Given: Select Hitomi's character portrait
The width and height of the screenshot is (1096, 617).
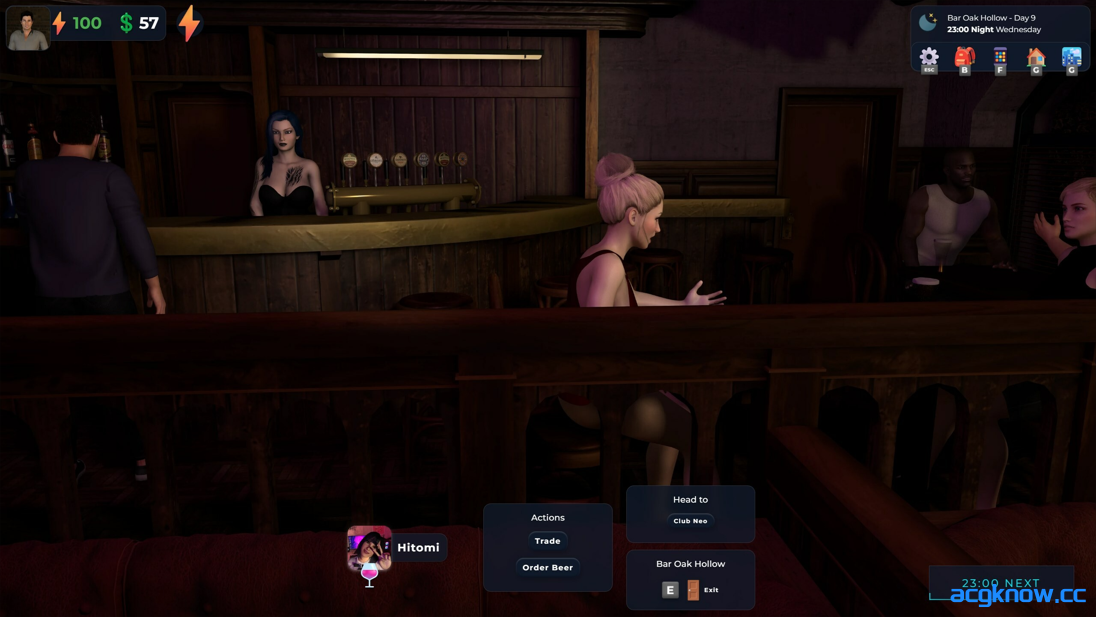Looking at the screenshot, I should [x=369, y=547].
